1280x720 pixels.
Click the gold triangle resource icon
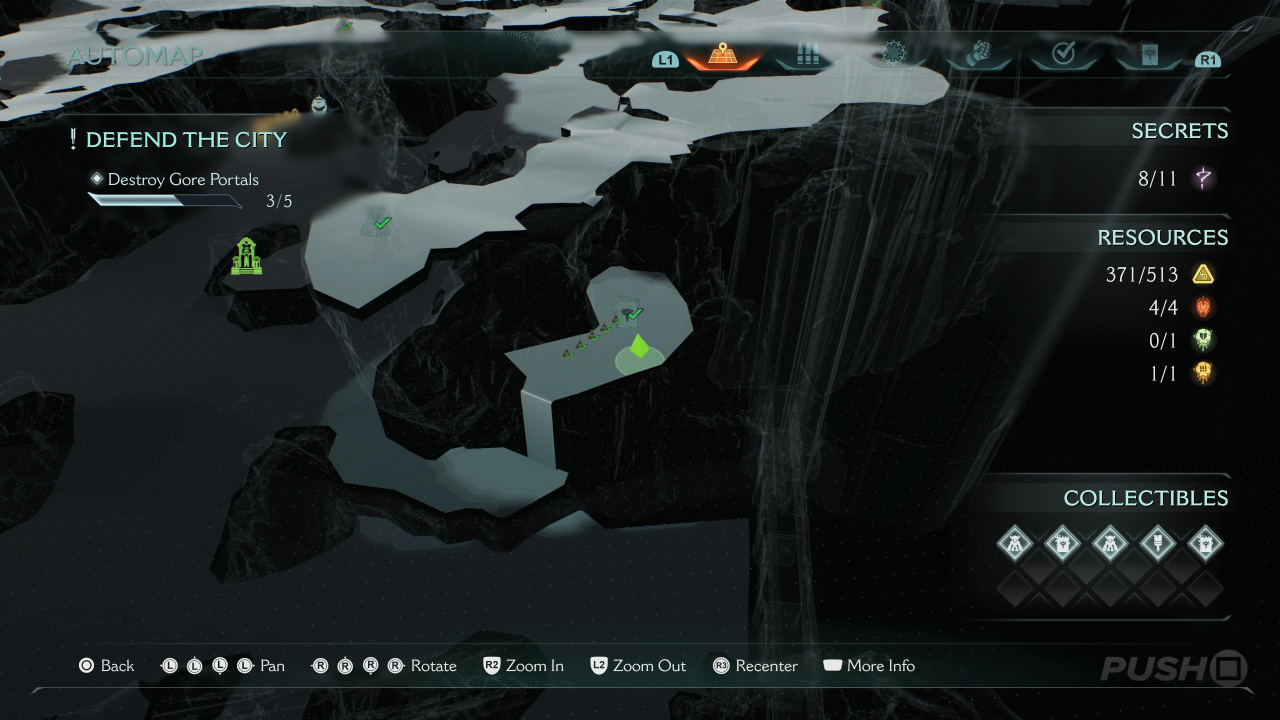click(1203, 274)
